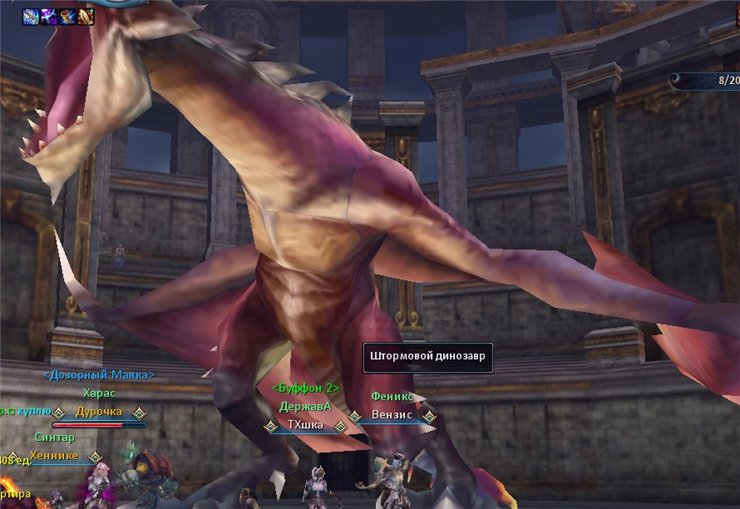Select the ТХшка player nameplate
The width and height of the screenshot is (740, 509).
(x=303, y=425)
